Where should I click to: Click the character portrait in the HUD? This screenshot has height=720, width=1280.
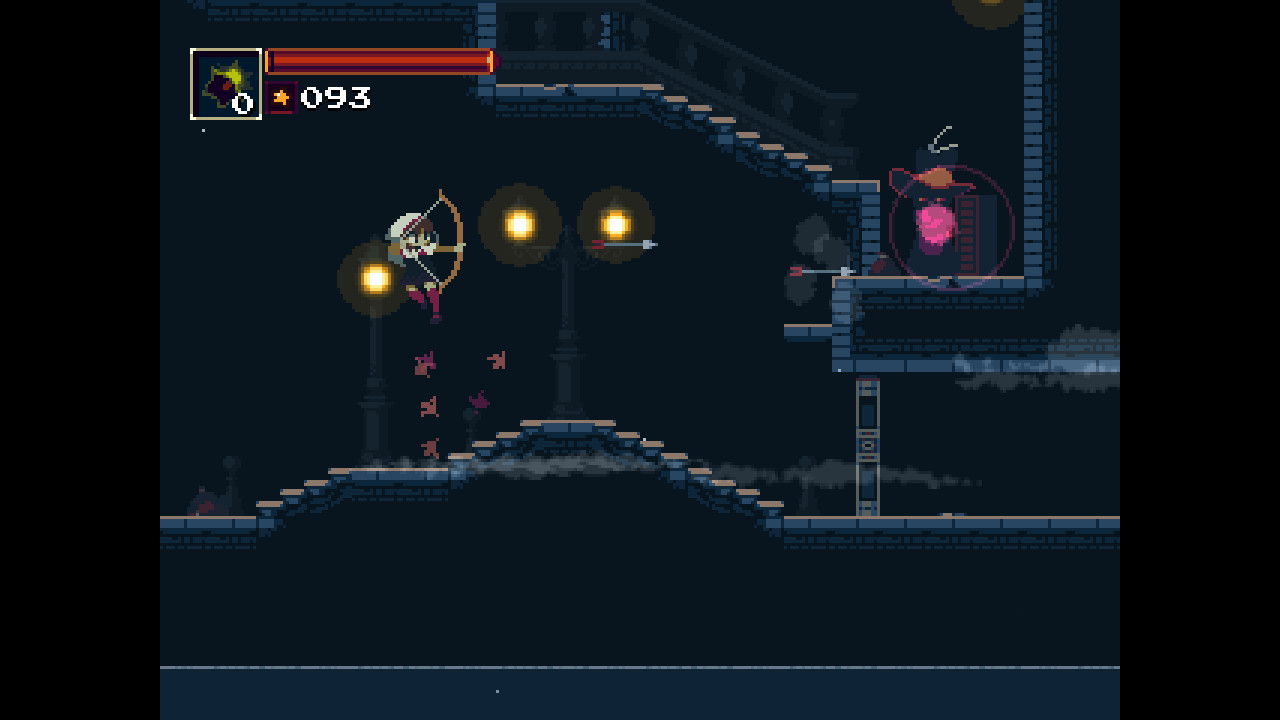[226, 83]
